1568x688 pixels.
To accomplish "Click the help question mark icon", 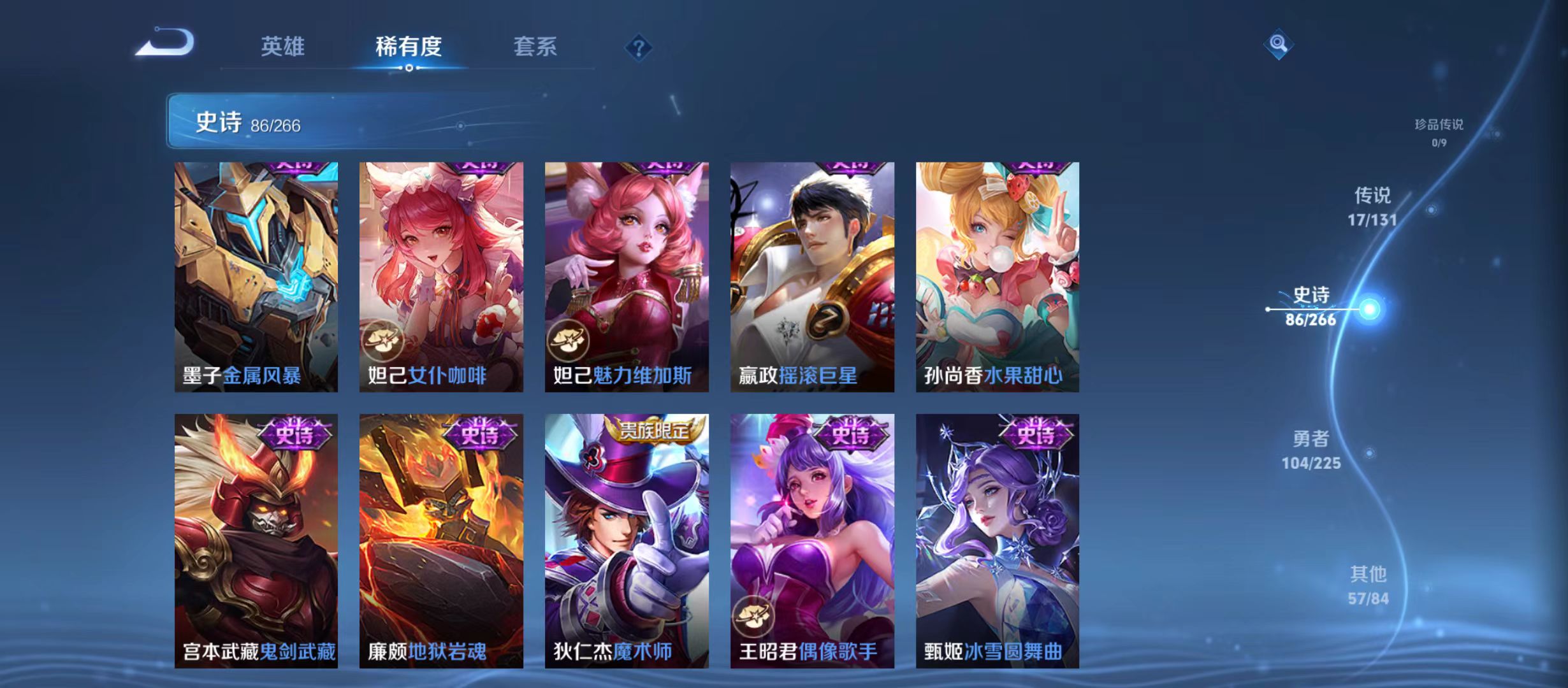I will 638,47.
